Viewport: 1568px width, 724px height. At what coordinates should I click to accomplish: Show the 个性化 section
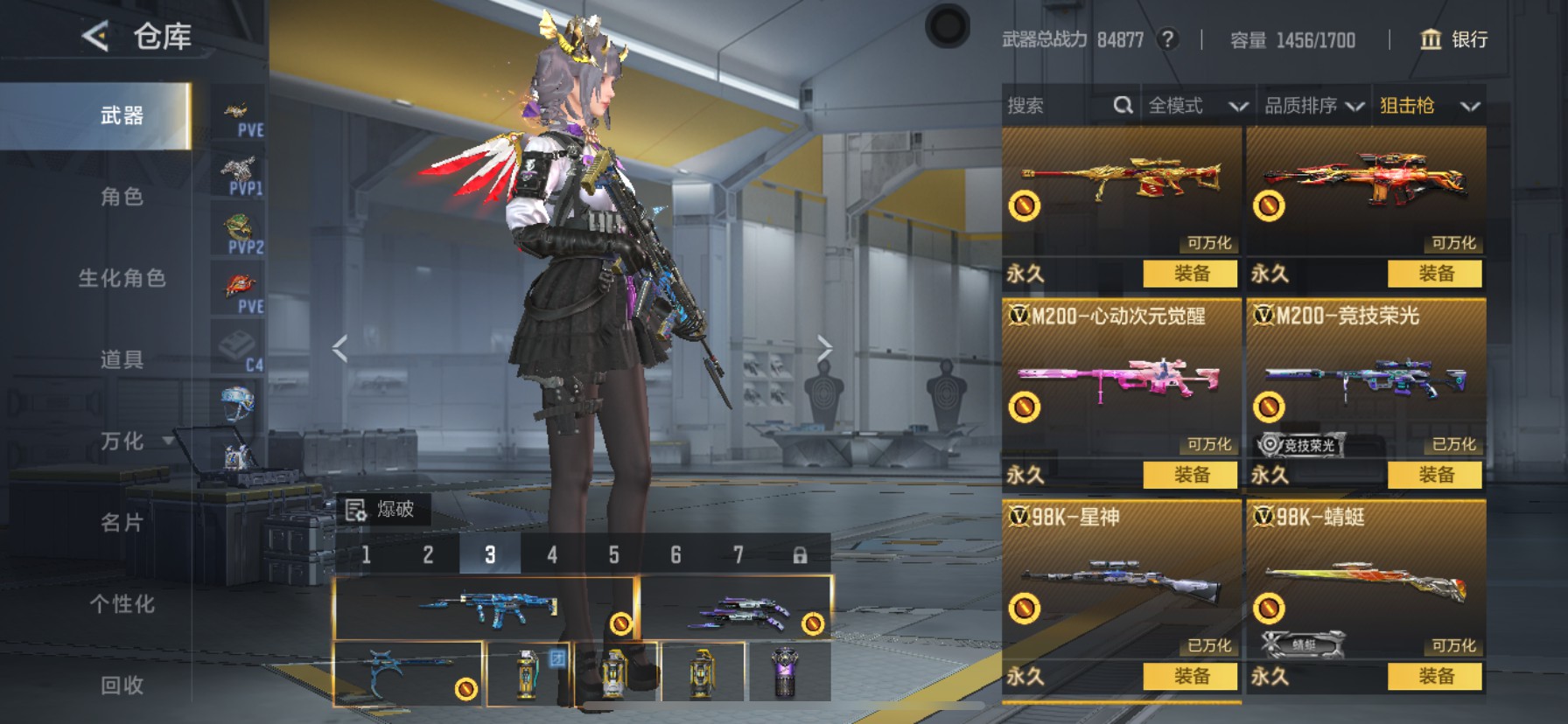coord(122,603)
